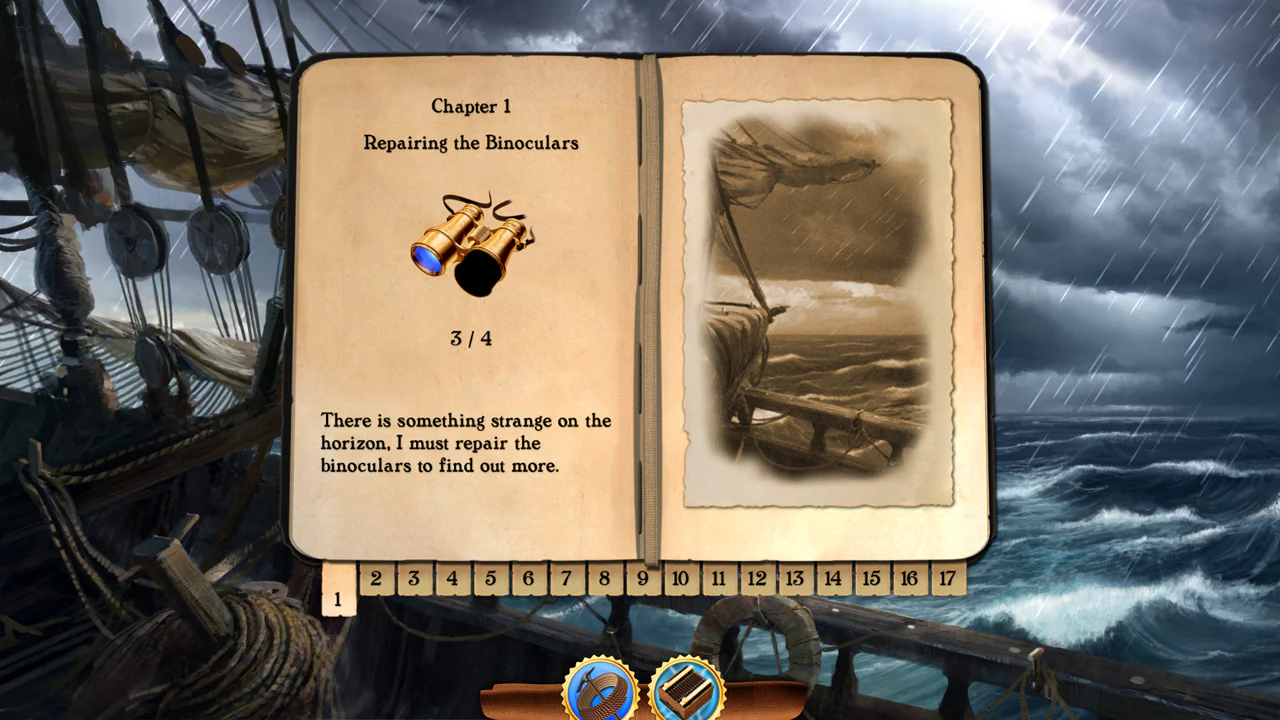1280x720 pixels.
Task: Click the chapter description text paragraph
Action: pos(464,443)
